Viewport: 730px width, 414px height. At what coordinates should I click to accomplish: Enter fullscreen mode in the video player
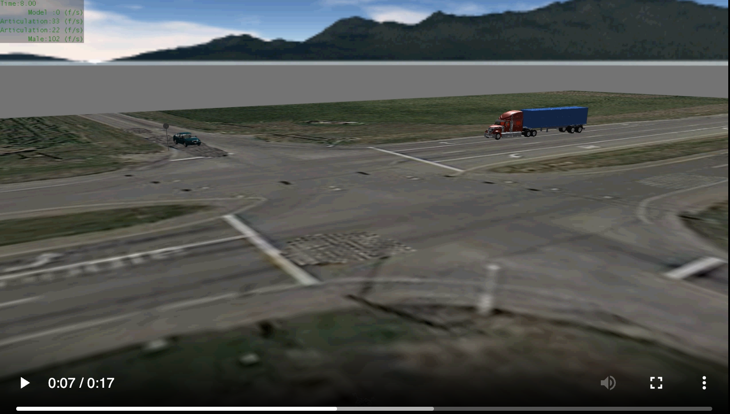(x=656, y=383)
